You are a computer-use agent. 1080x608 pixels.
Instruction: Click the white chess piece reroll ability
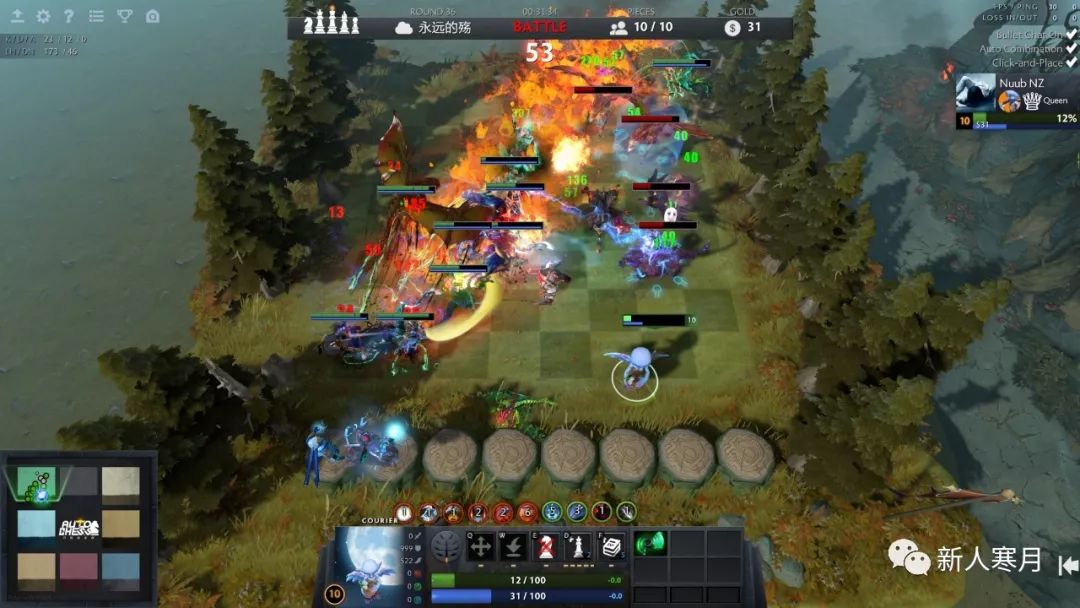click(578, 547)
